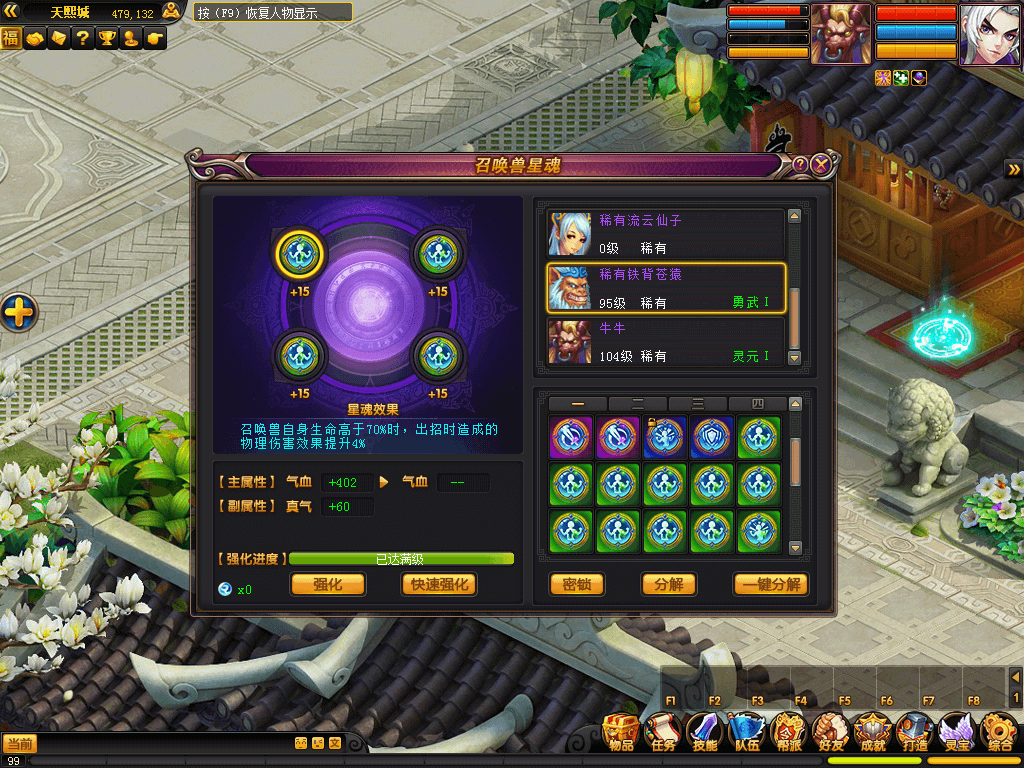Click the golden plus button on left edge
Image resolution: width=1024 pixels, height=768 pixels.
[x=18, y=314]
